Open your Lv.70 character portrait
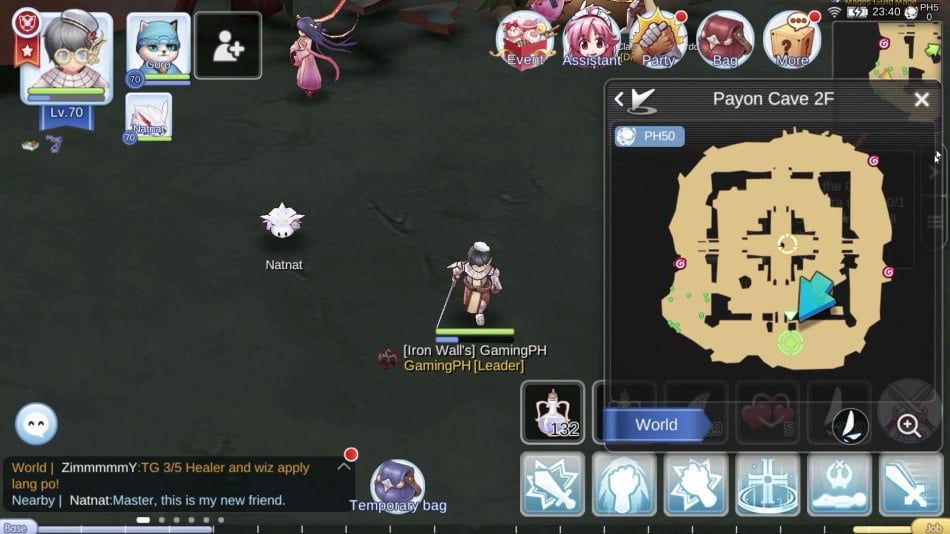 click(x=66, y=58)
